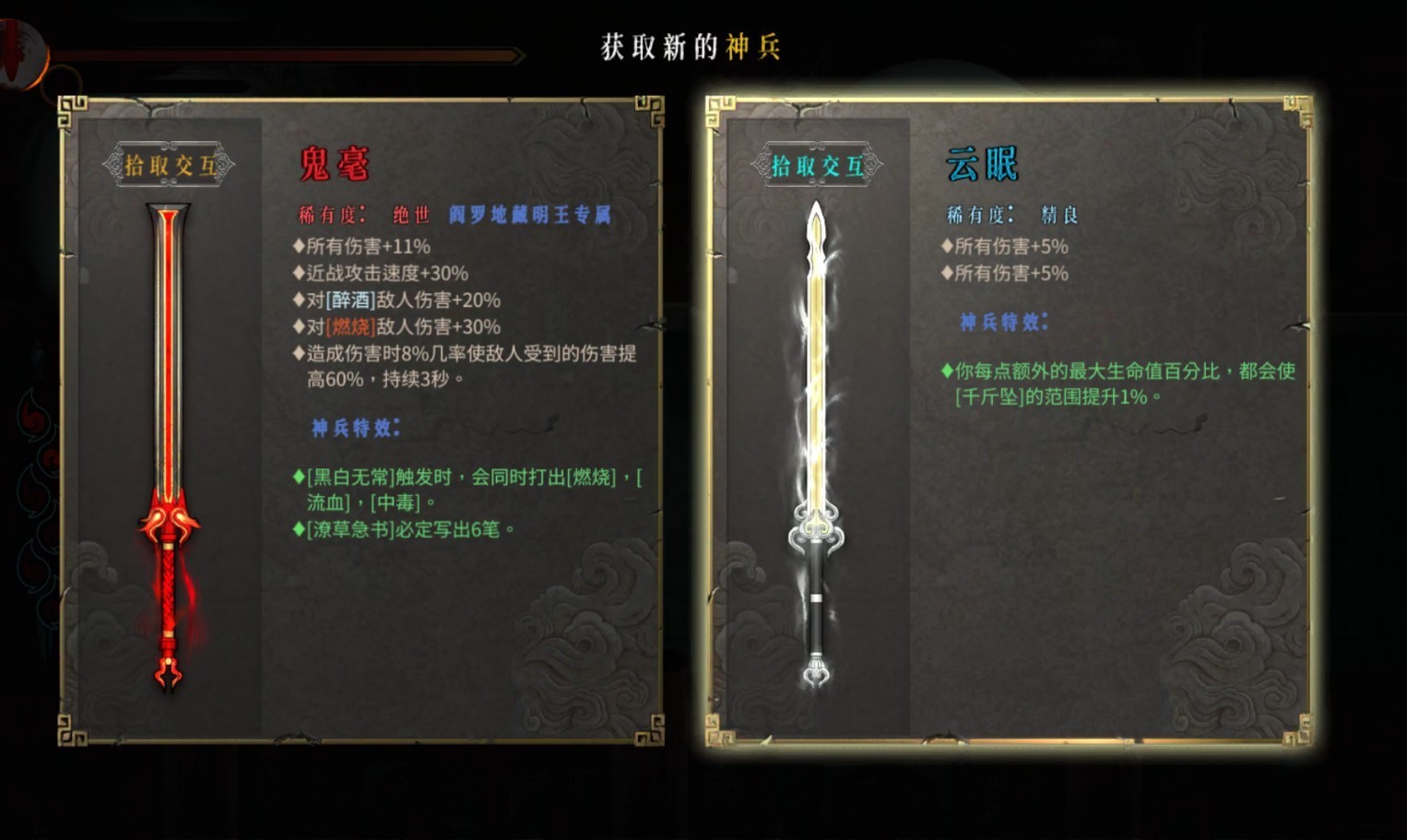The height and width of the screenshot is (840, 1407).
Task: Click the diamond beside 潦草急书 effect line
Action: pos(298,529)
